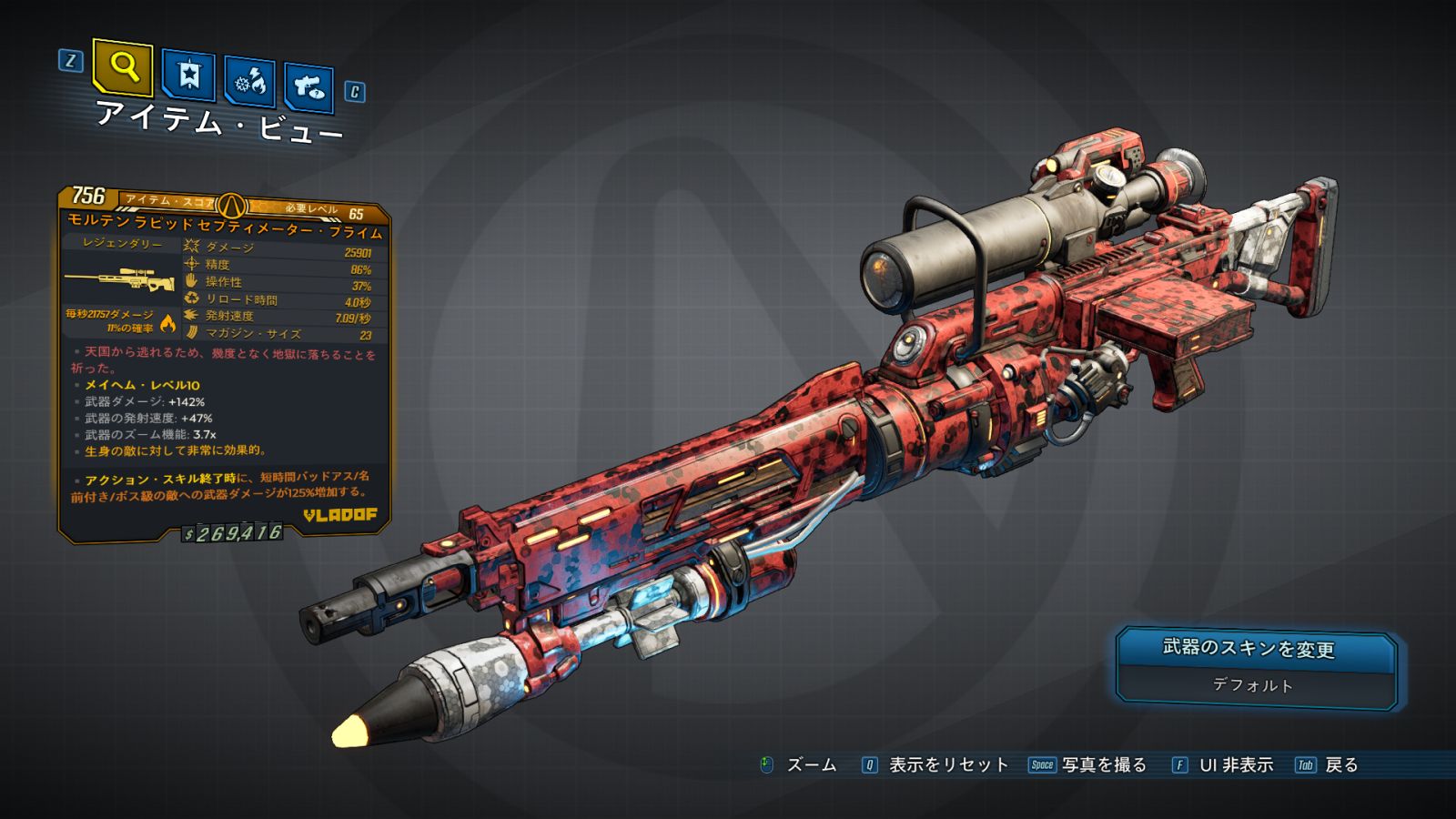
Task: Go back with the 戻る option
Action: click(1340, 765)
